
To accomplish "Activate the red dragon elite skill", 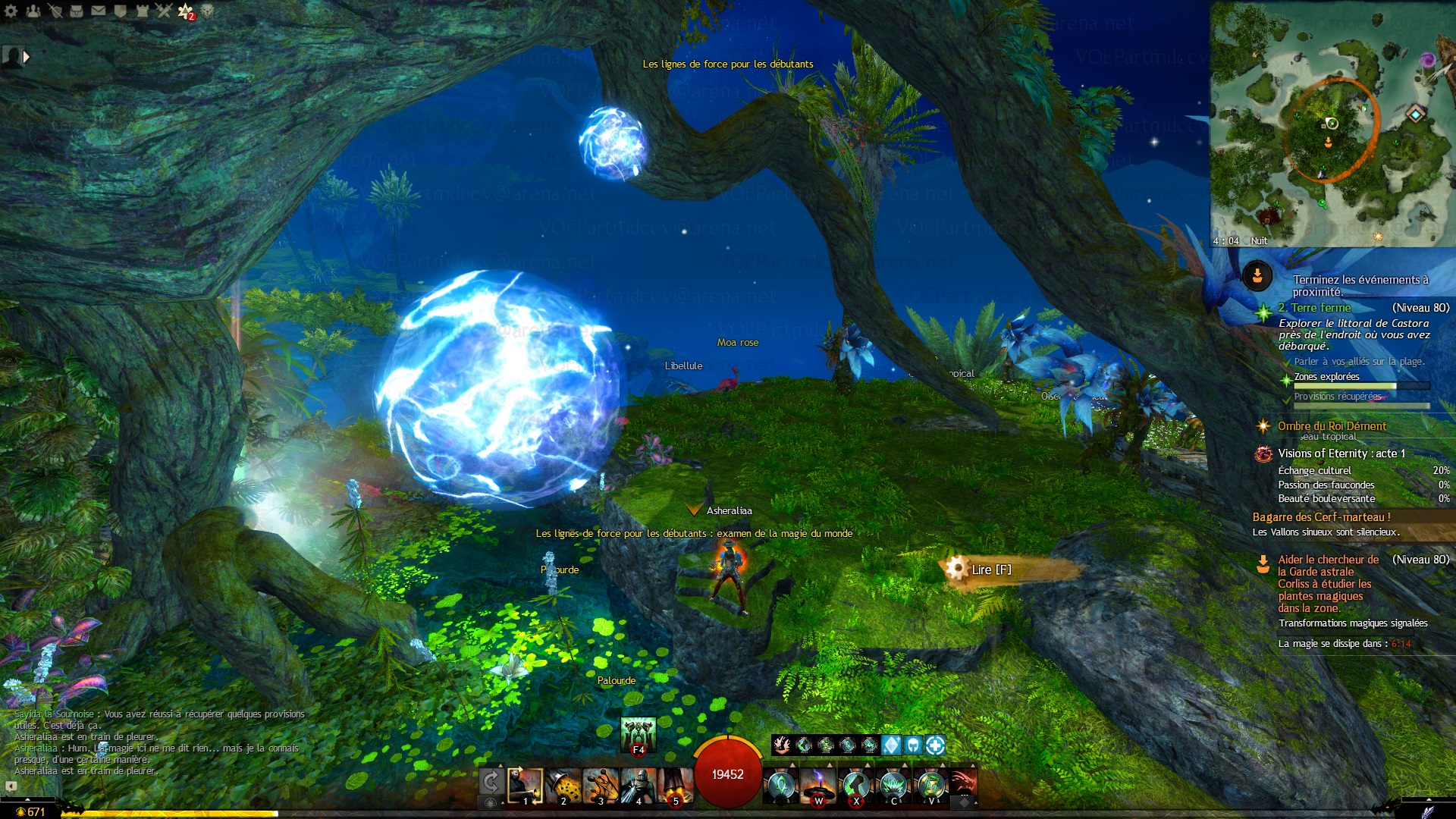I will tap(962, 784).
